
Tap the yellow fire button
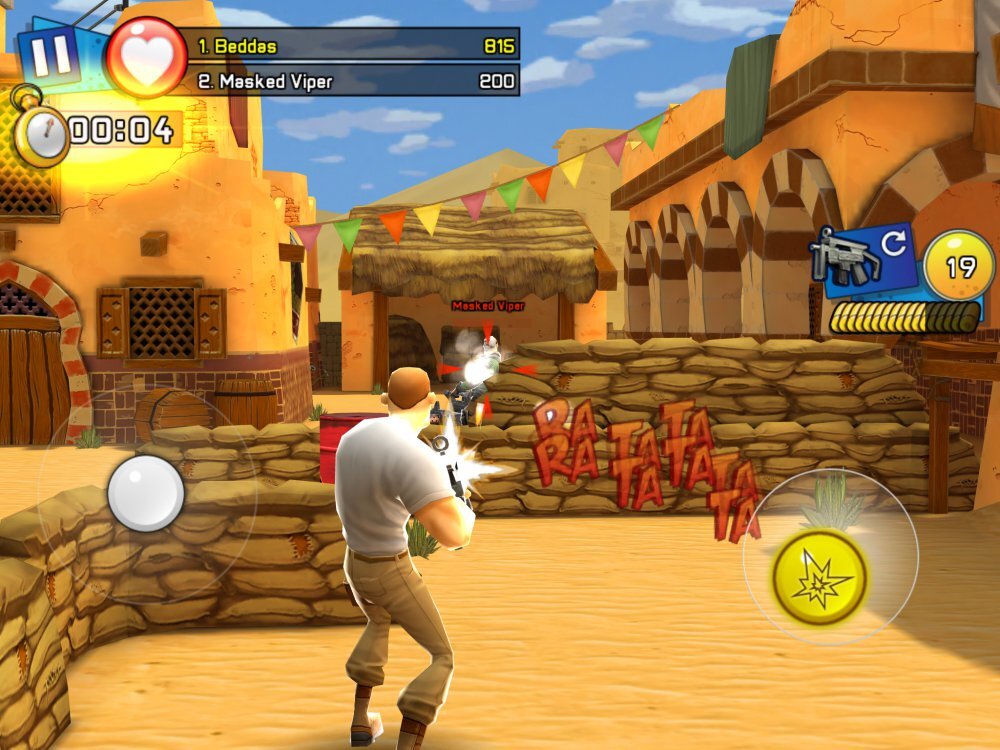coord(819,576)
